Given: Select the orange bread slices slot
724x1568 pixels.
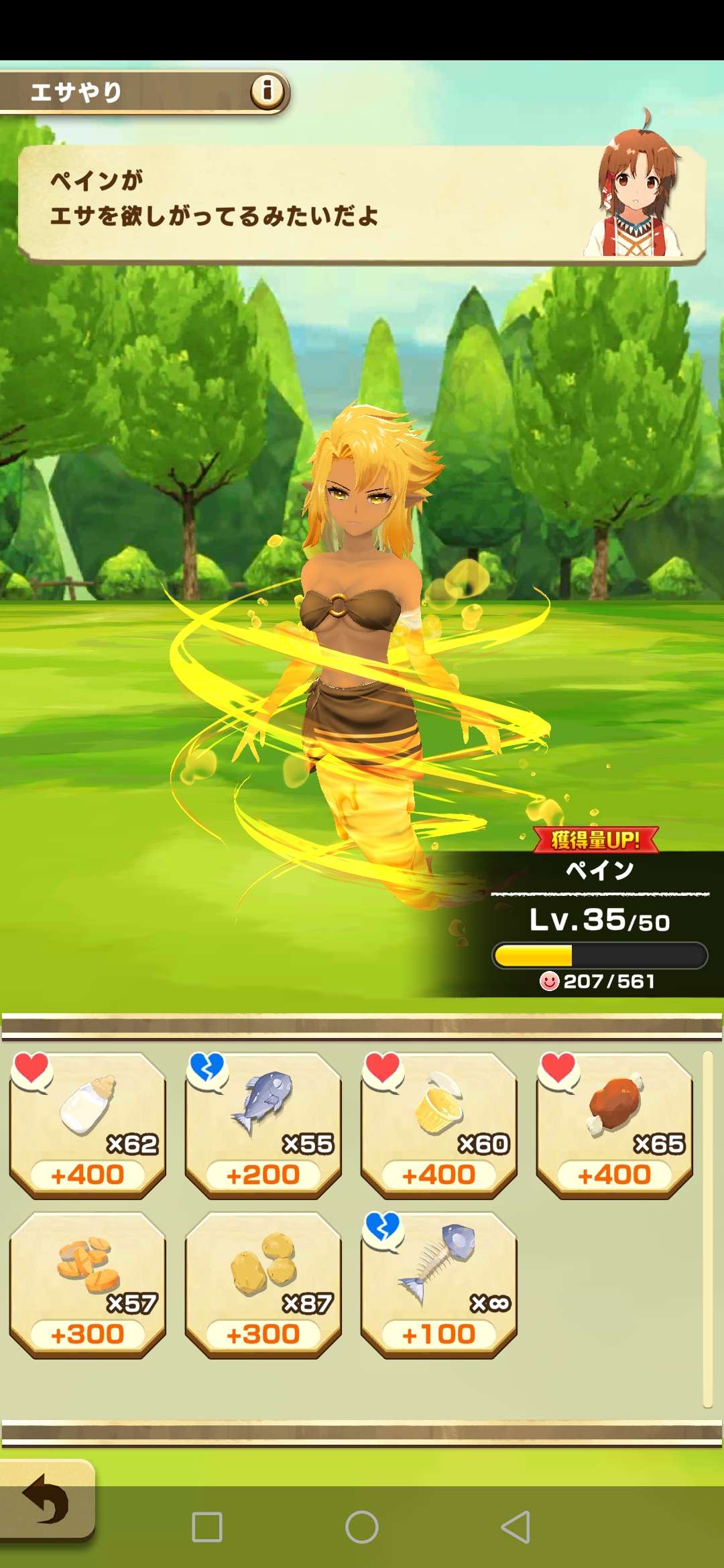Looking at the screenshot, I should coord(87,1284).
